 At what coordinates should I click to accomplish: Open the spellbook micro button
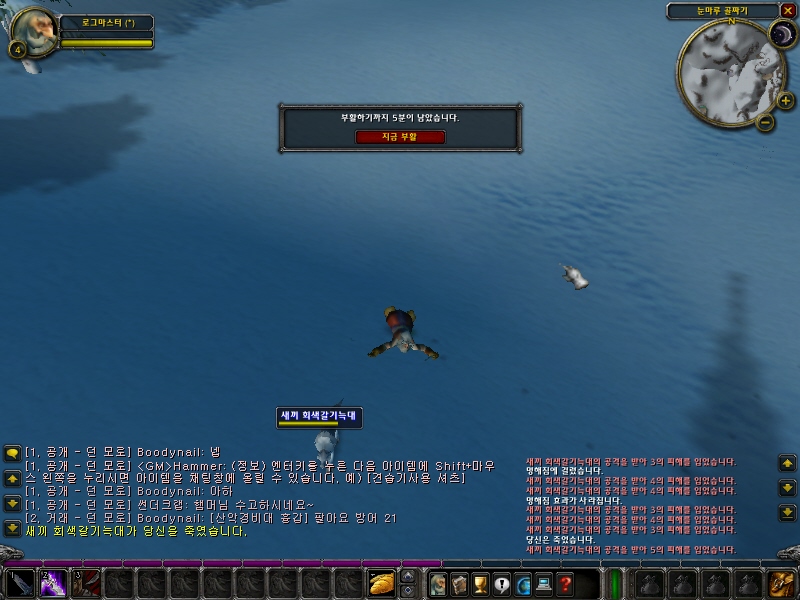point(458,583)
